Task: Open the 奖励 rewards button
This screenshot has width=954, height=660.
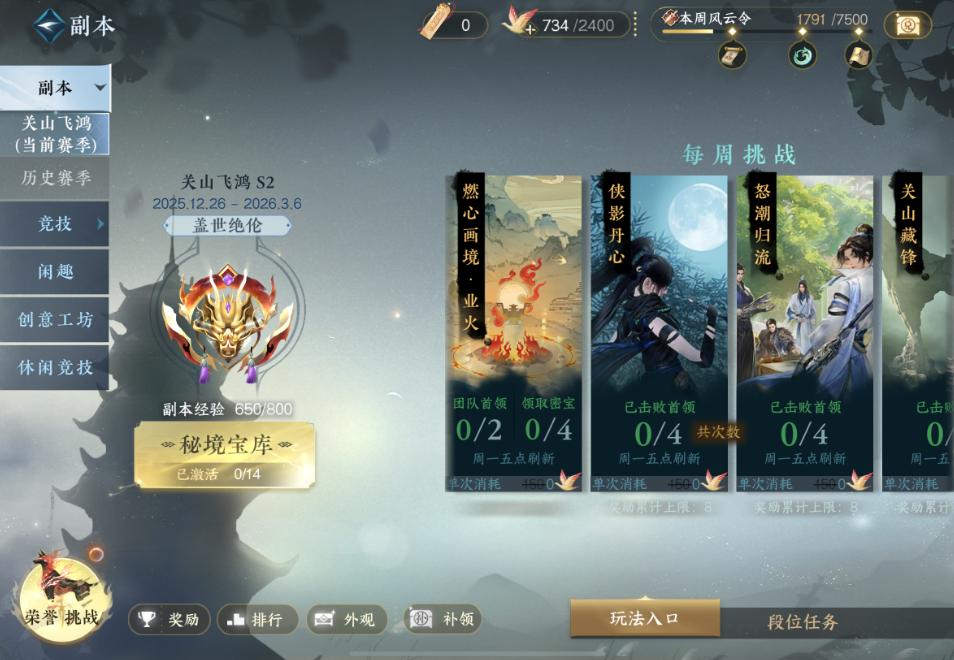Action: pyautogui.click(x=169, y=620)
